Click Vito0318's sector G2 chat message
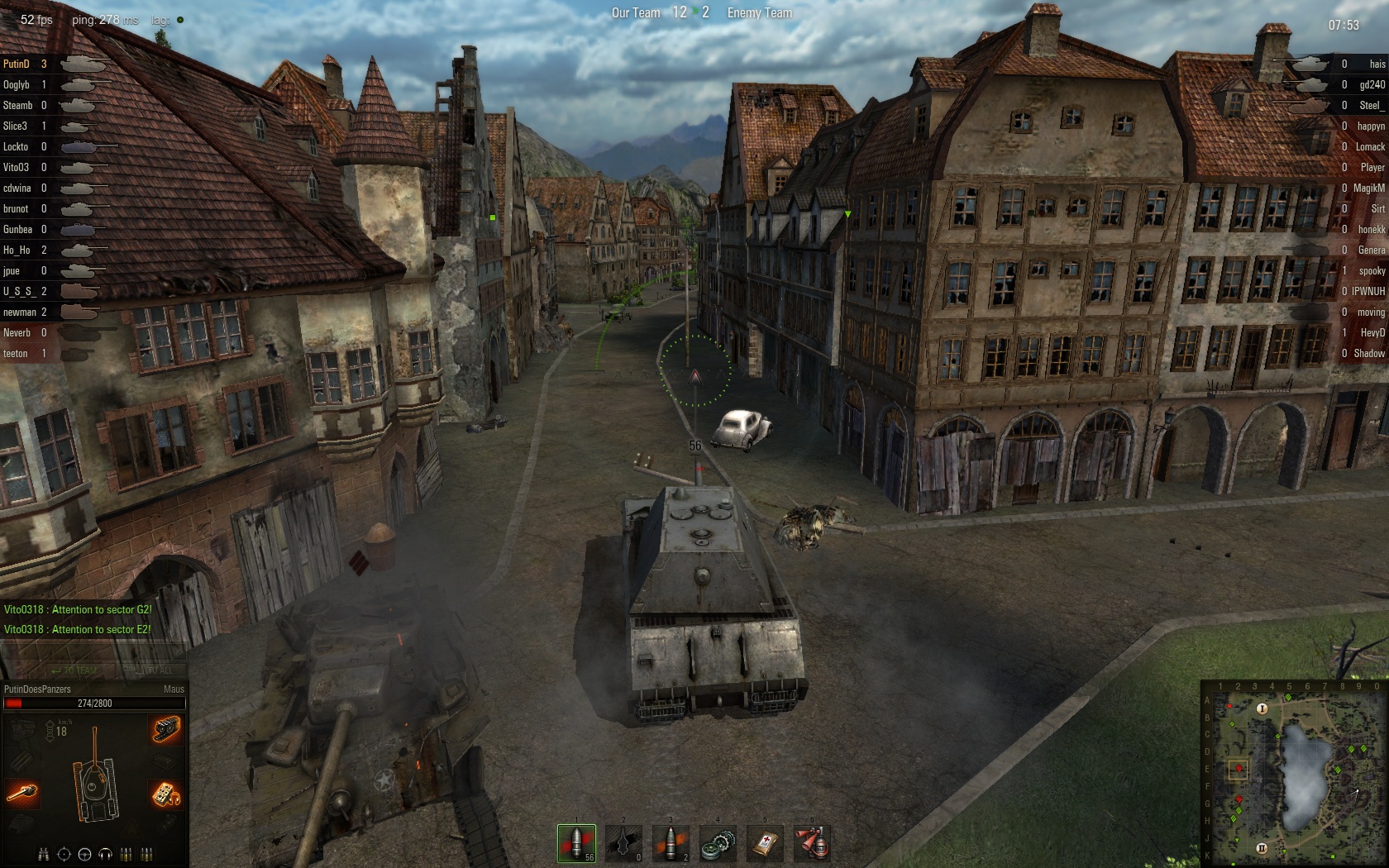Image resolution: width=1389 pixels, height=868 pixels. tap(78, 609)
